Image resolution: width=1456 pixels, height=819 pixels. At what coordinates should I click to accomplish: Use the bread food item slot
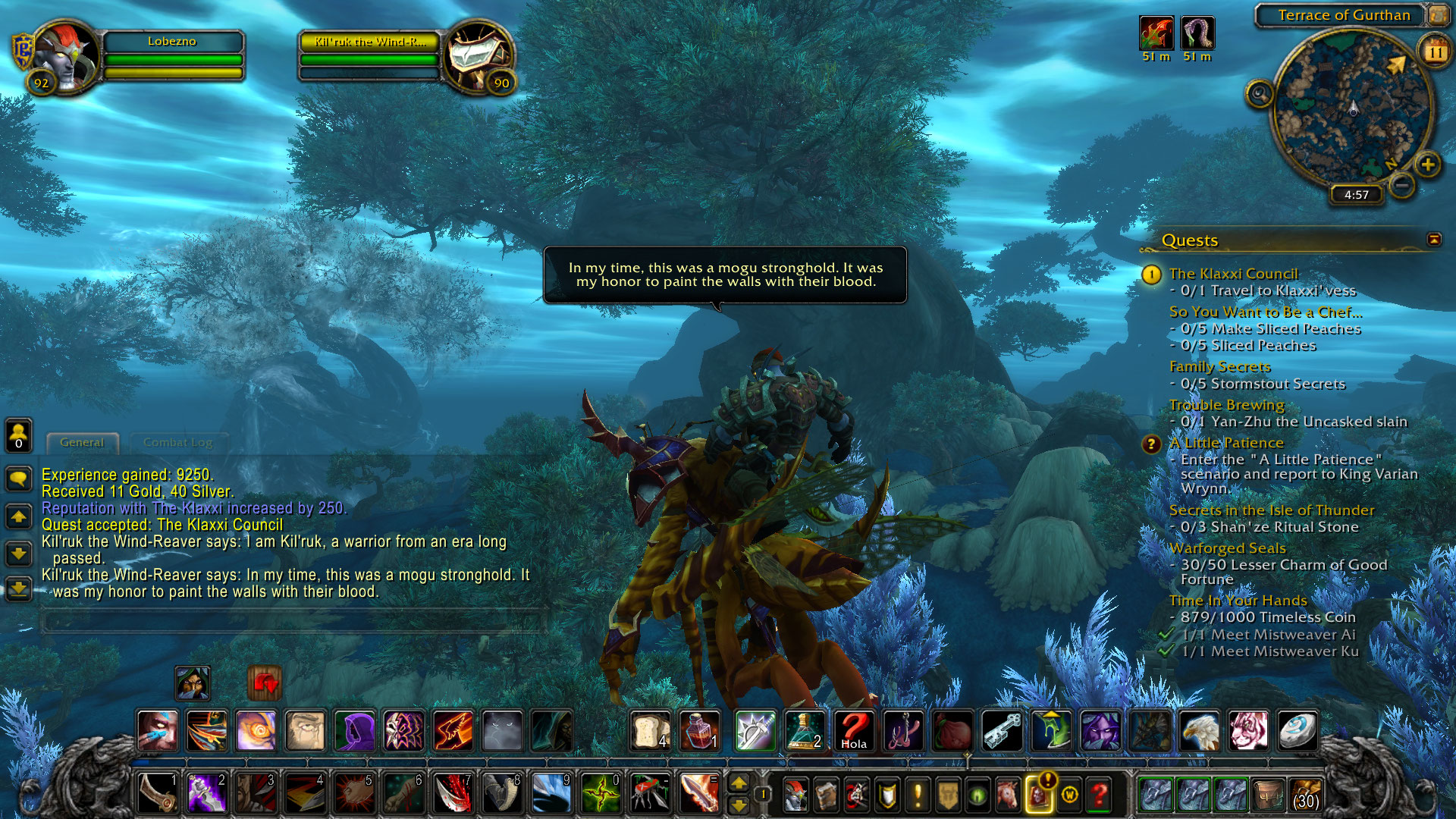coord(650,730)
